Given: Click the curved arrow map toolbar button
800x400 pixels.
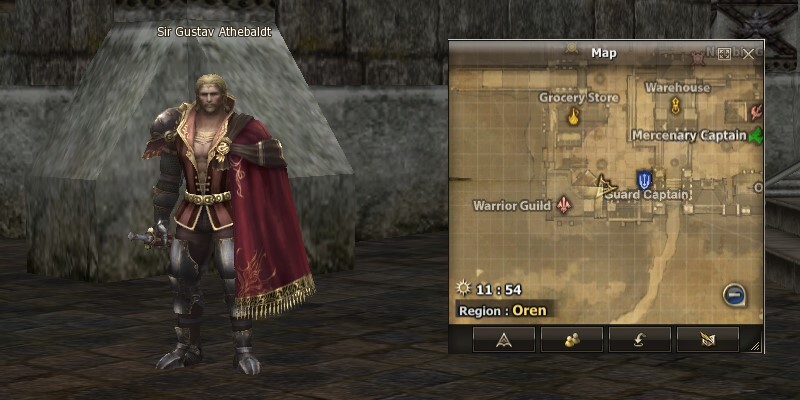Looking at the screenshot, I should 640,339.
